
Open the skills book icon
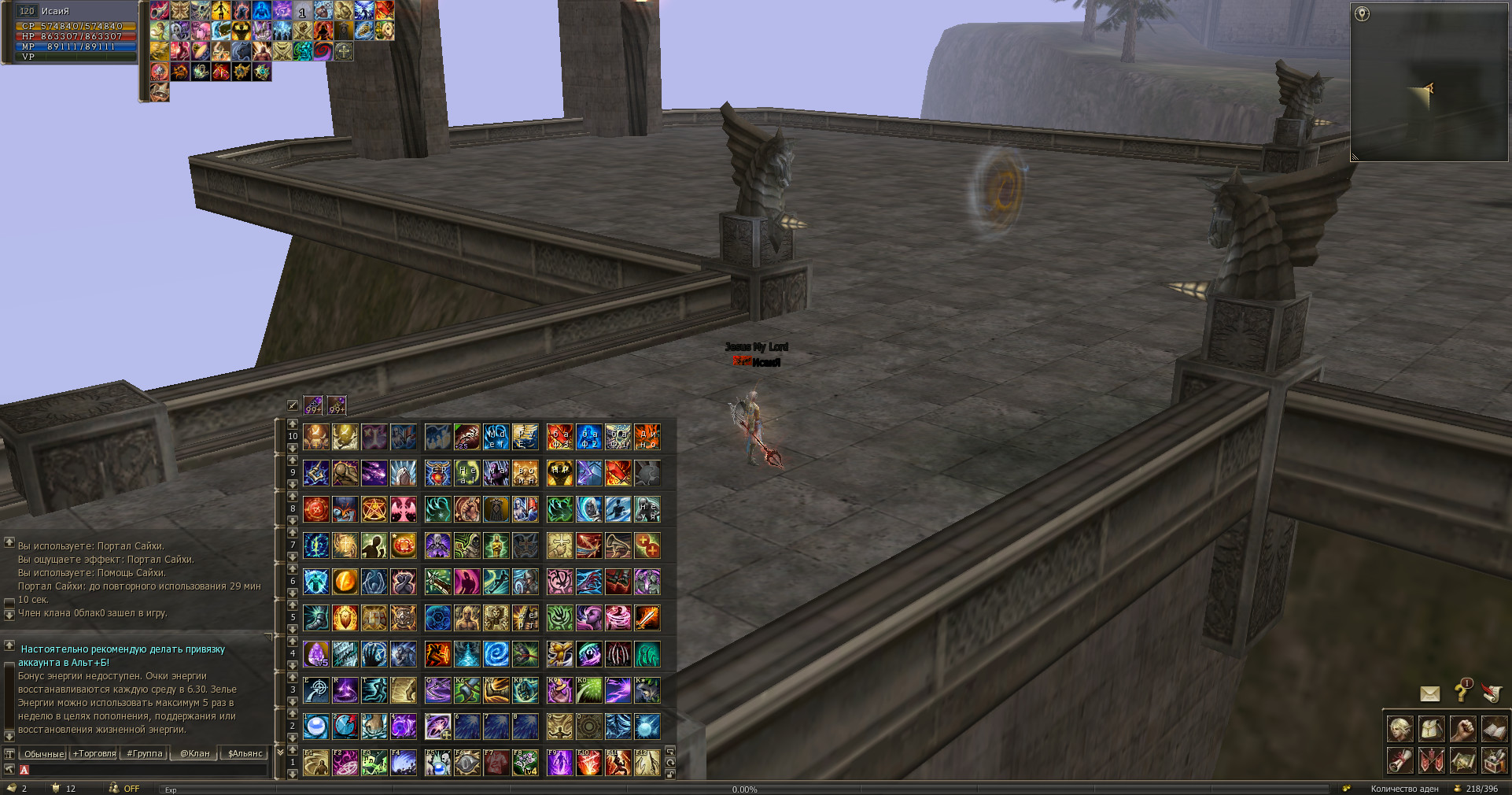click(x=1494, y=730)
